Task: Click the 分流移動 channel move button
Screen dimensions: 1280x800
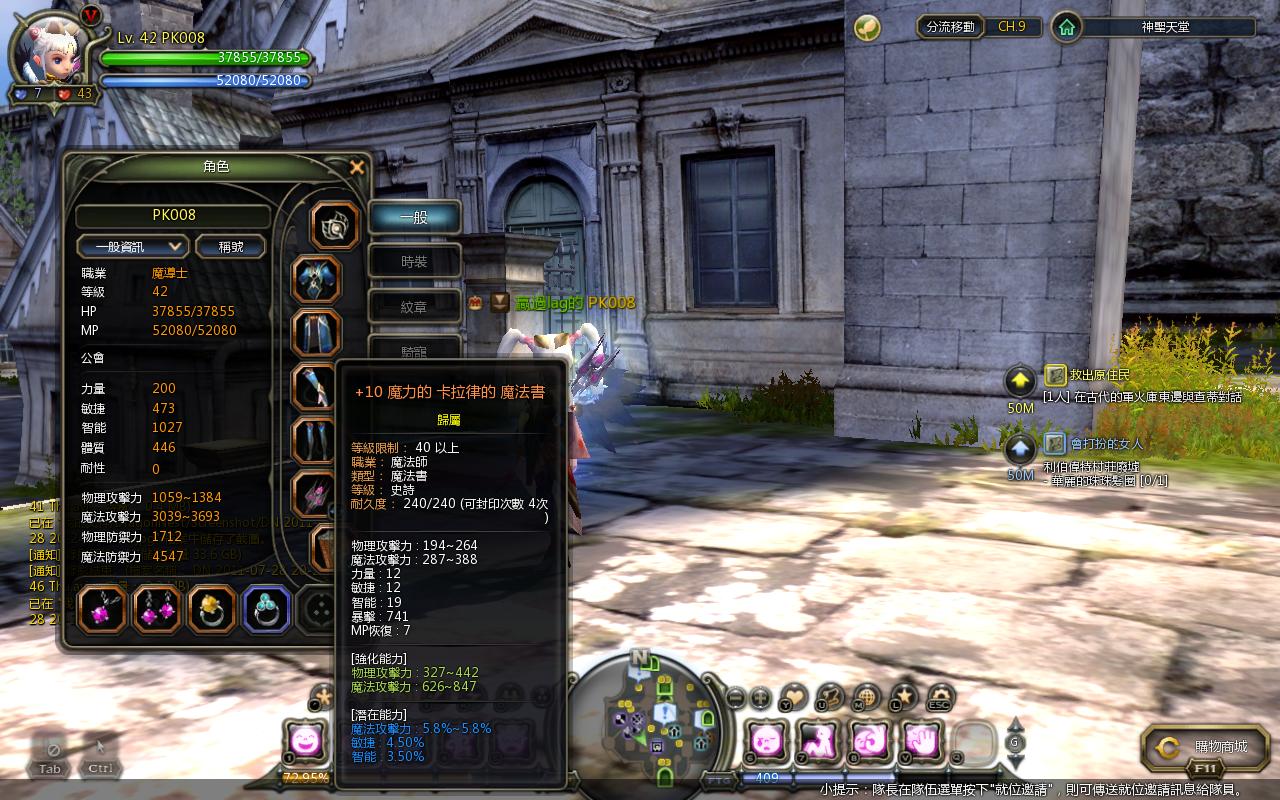Action: tap(950, 27)
